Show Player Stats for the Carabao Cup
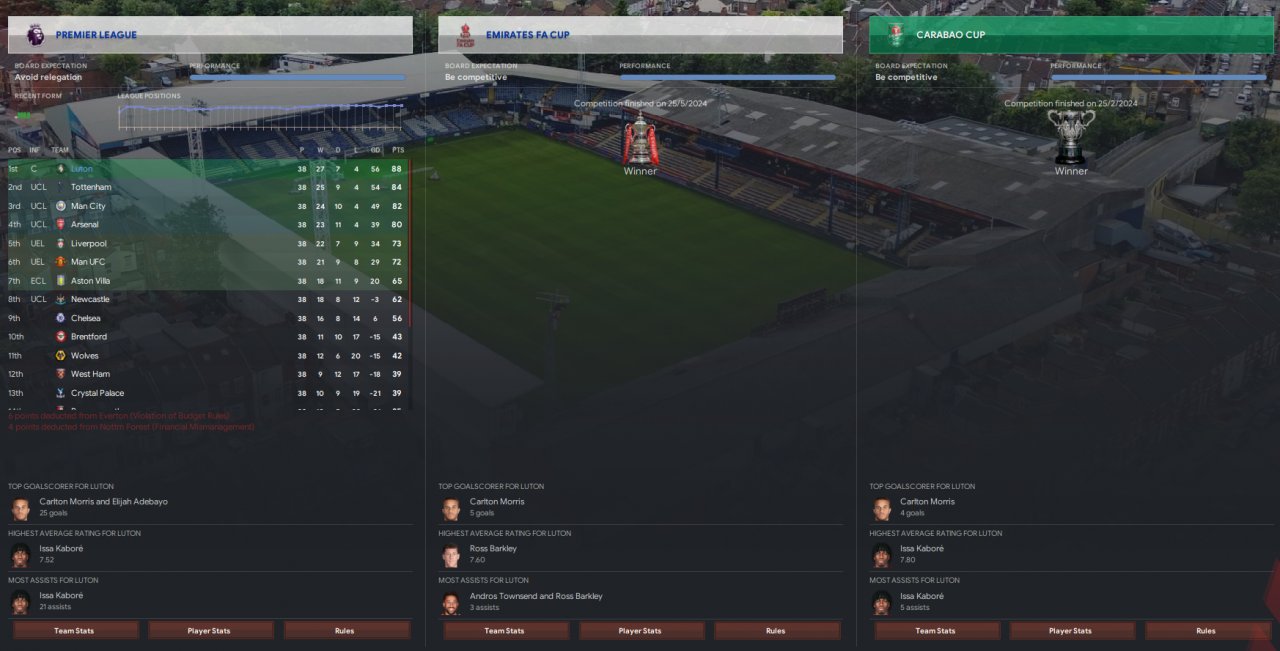Image resolution: width=1280 pixels, height=651 pixels. click(1071, 631)
